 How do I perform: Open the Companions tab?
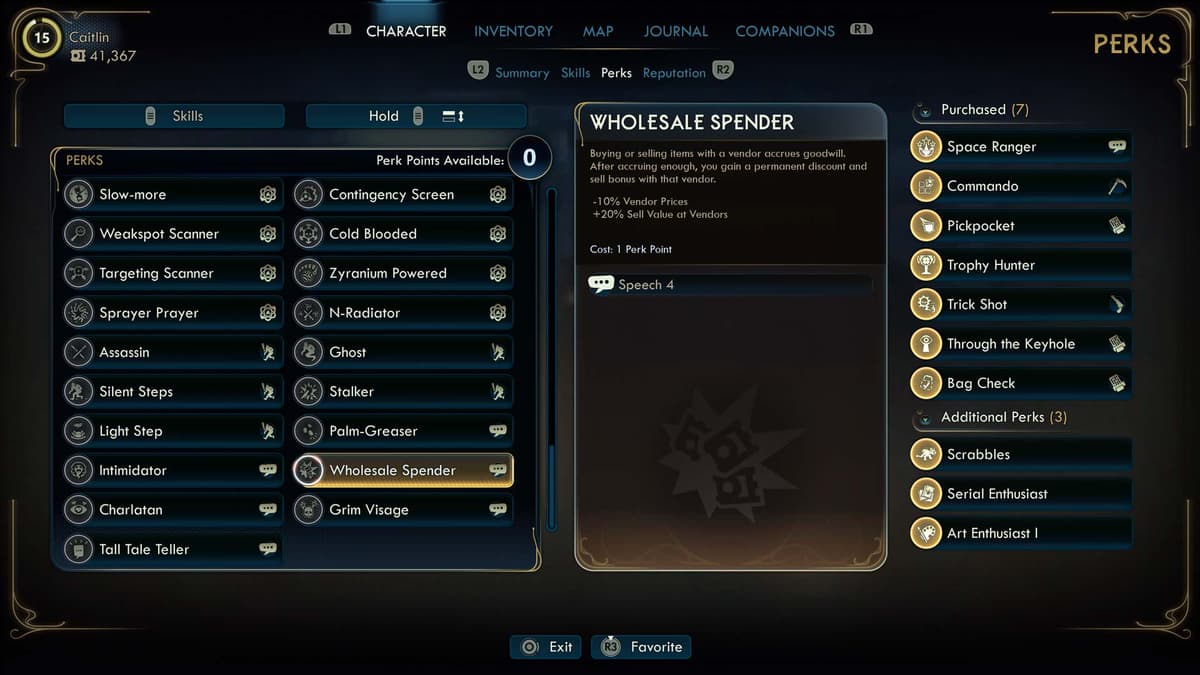tap(784, 31)
